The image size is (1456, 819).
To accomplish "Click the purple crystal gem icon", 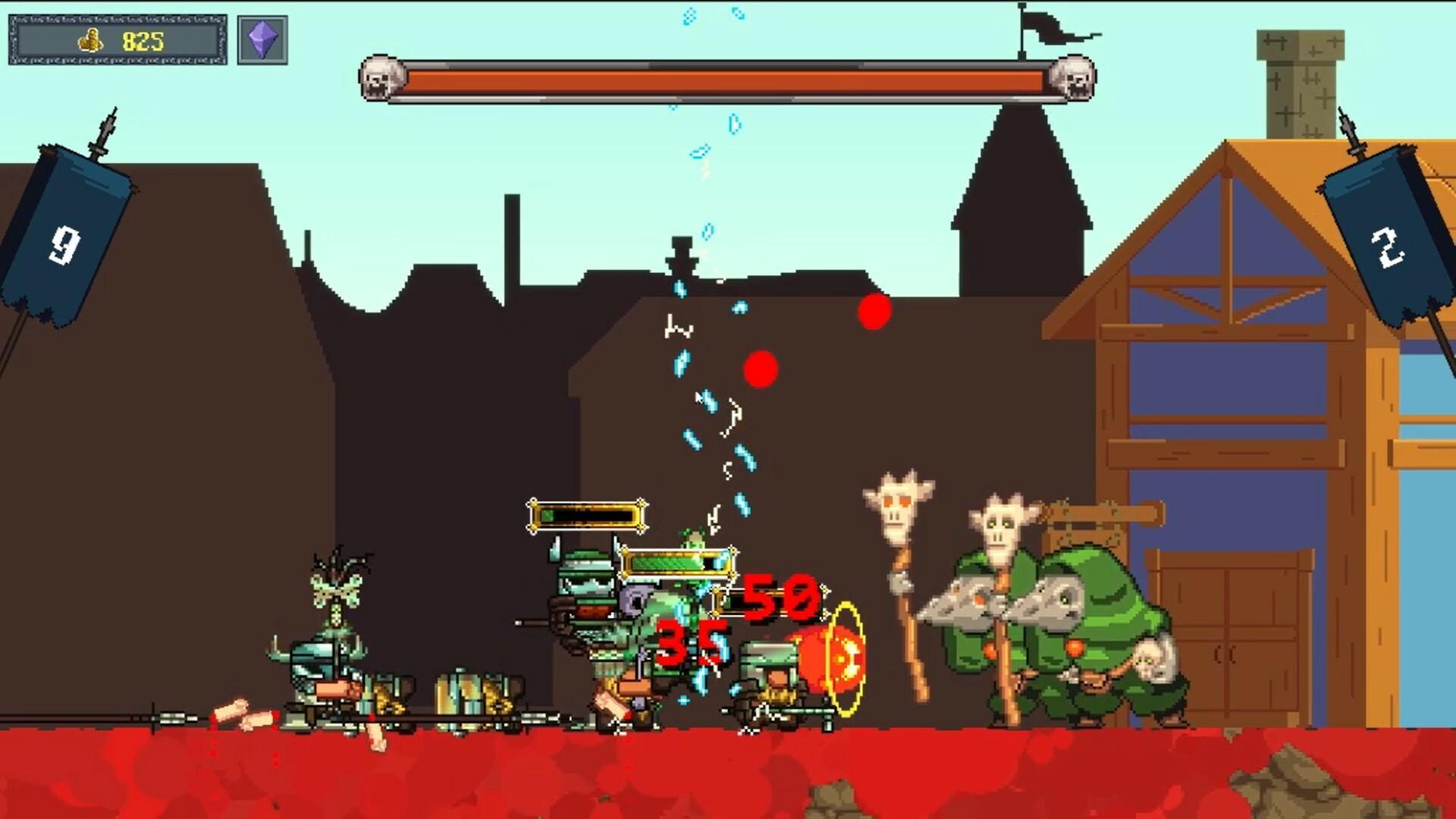I will pos(262,39).
